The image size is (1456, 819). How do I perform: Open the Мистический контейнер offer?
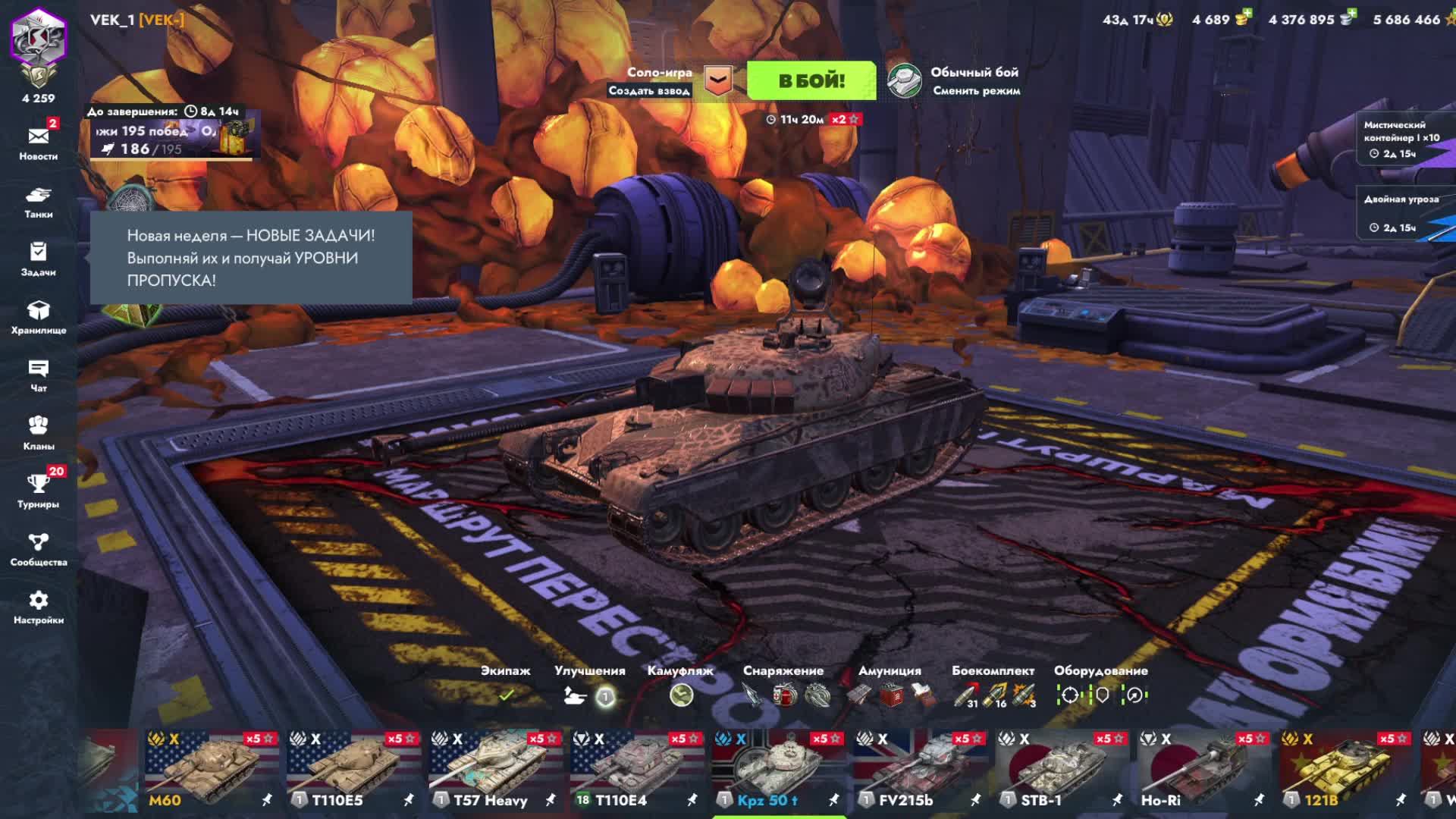coord(1401,138)
